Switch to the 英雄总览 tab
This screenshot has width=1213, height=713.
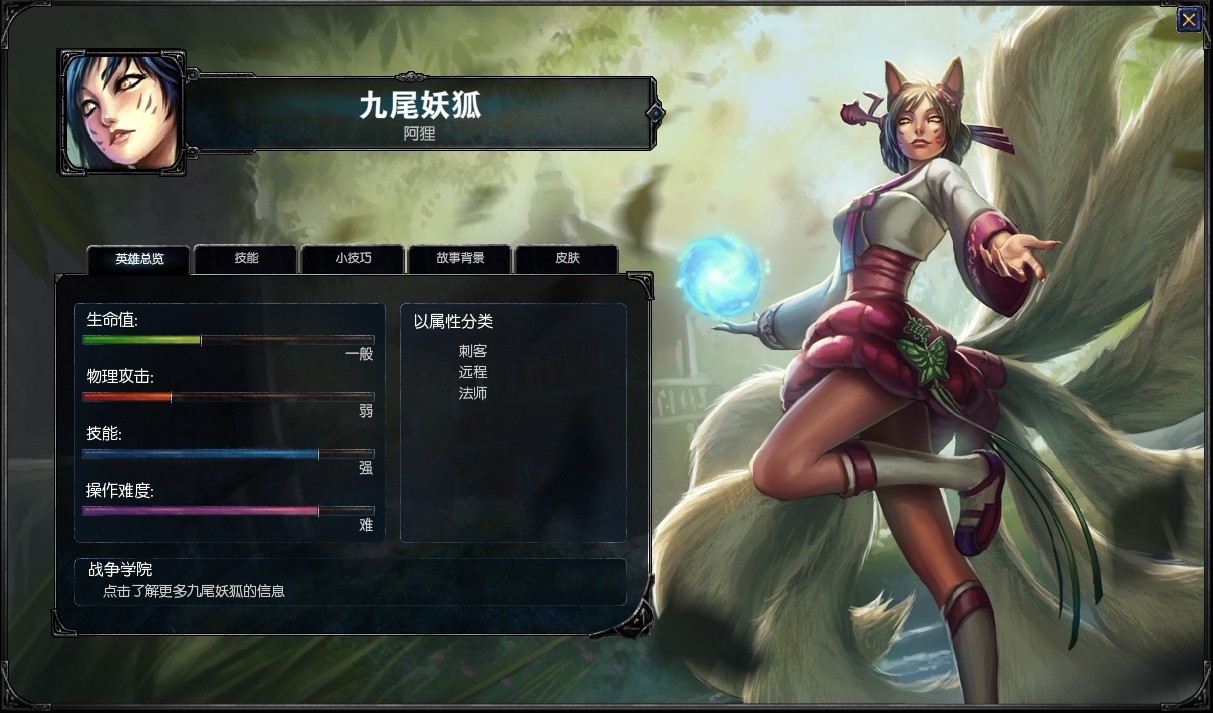coord(139,259)
